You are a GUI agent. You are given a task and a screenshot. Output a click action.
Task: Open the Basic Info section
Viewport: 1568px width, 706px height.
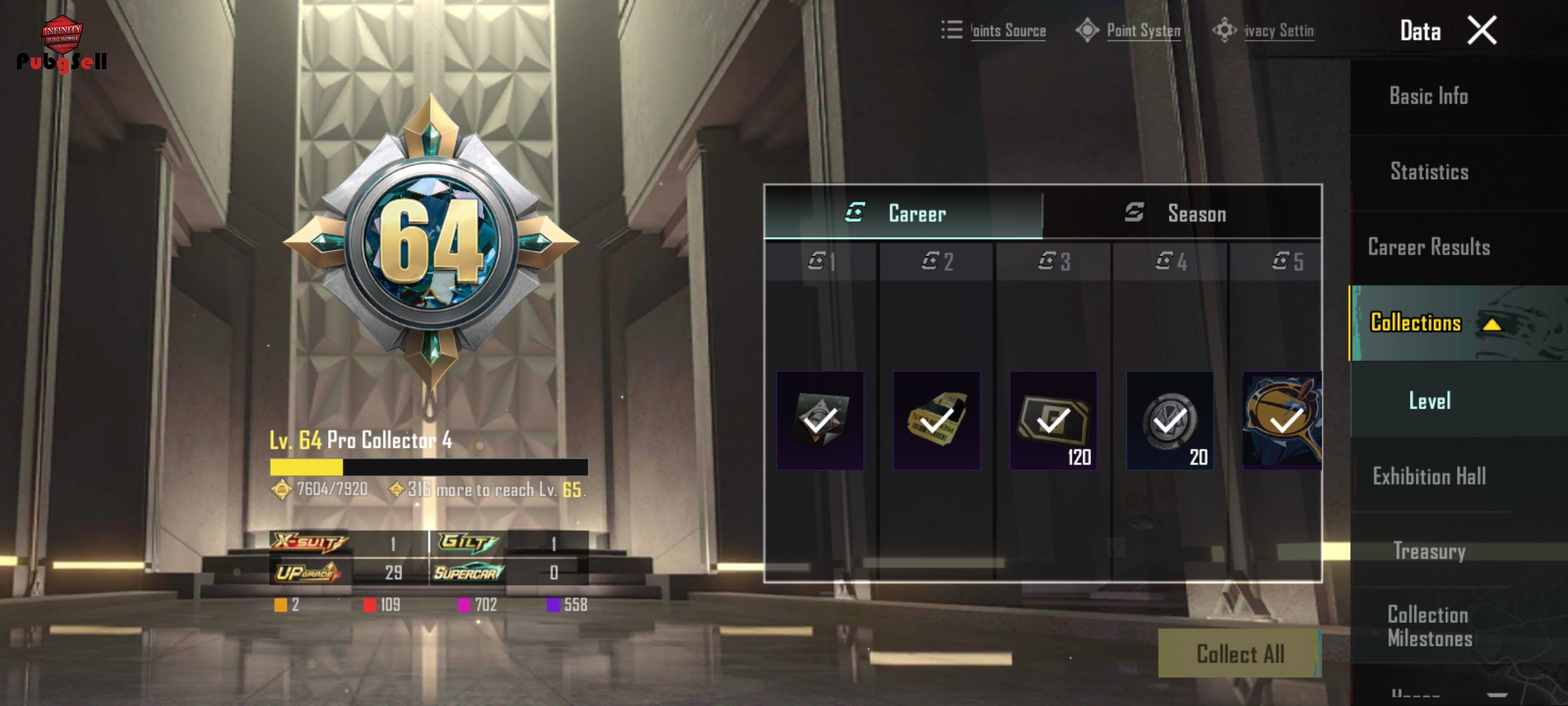tap(1428, 96)
